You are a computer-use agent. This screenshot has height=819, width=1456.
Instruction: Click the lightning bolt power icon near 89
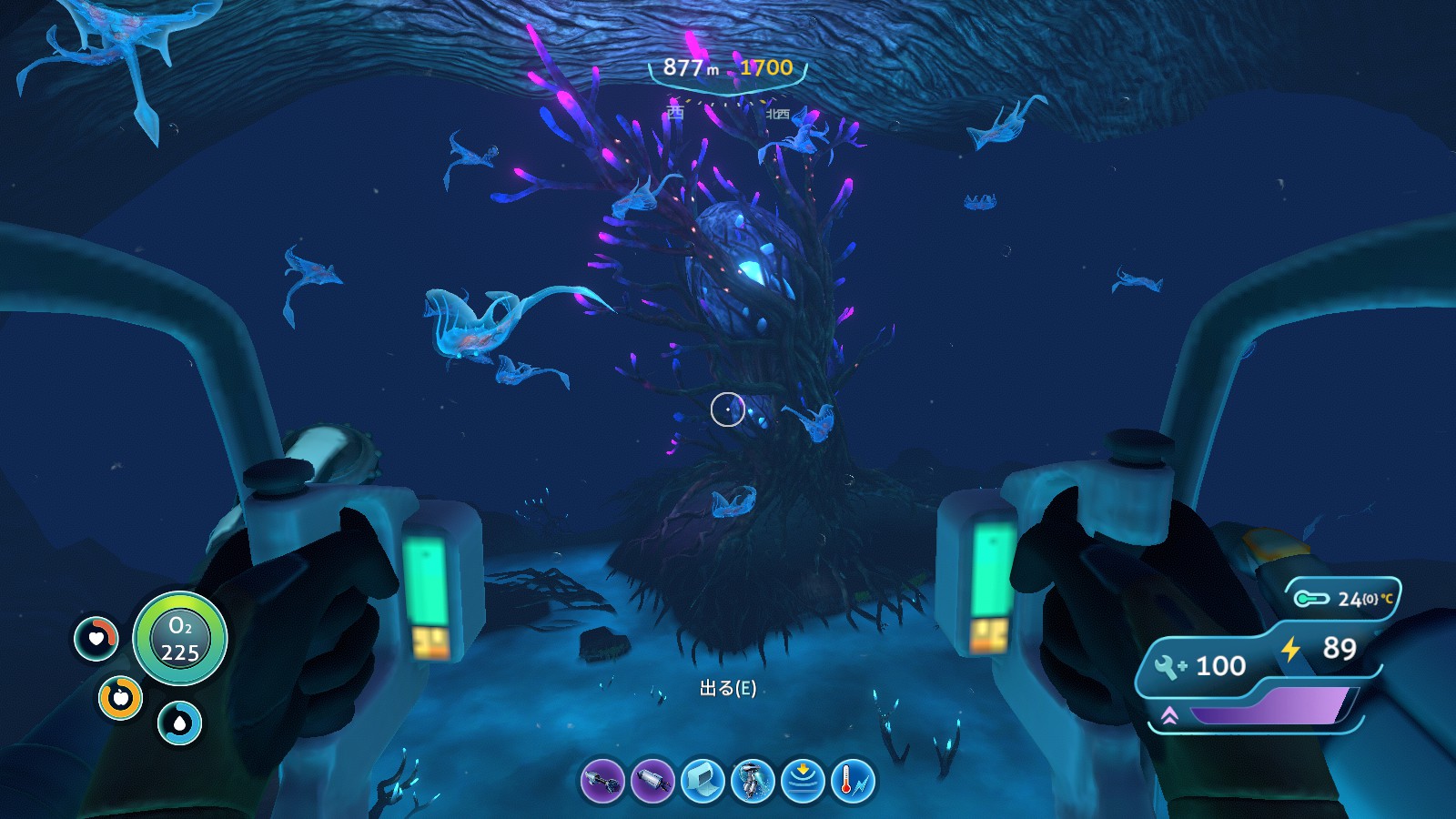click(x=1291, y=648)
